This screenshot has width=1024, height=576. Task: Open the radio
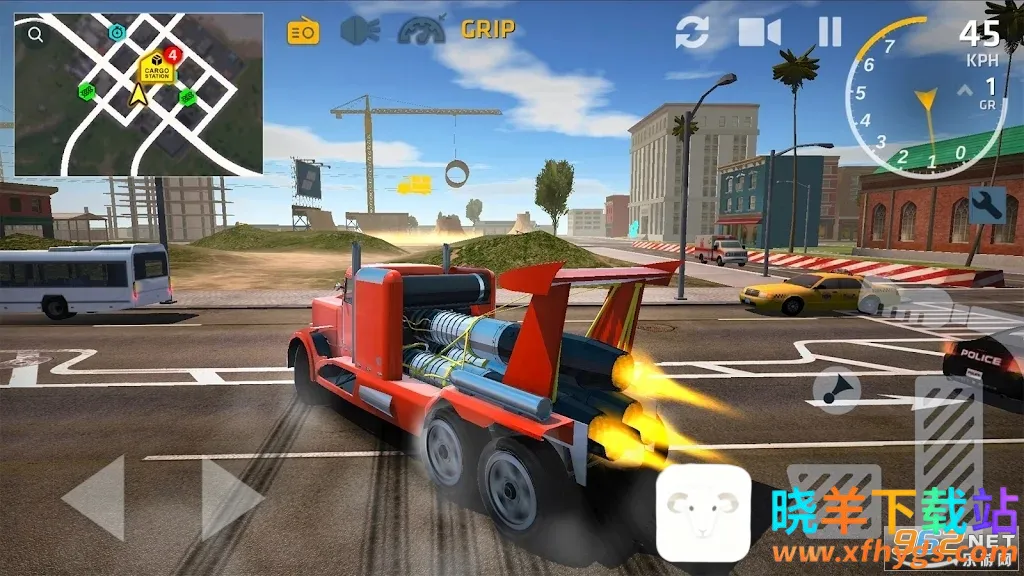click(x=302, y=32)
